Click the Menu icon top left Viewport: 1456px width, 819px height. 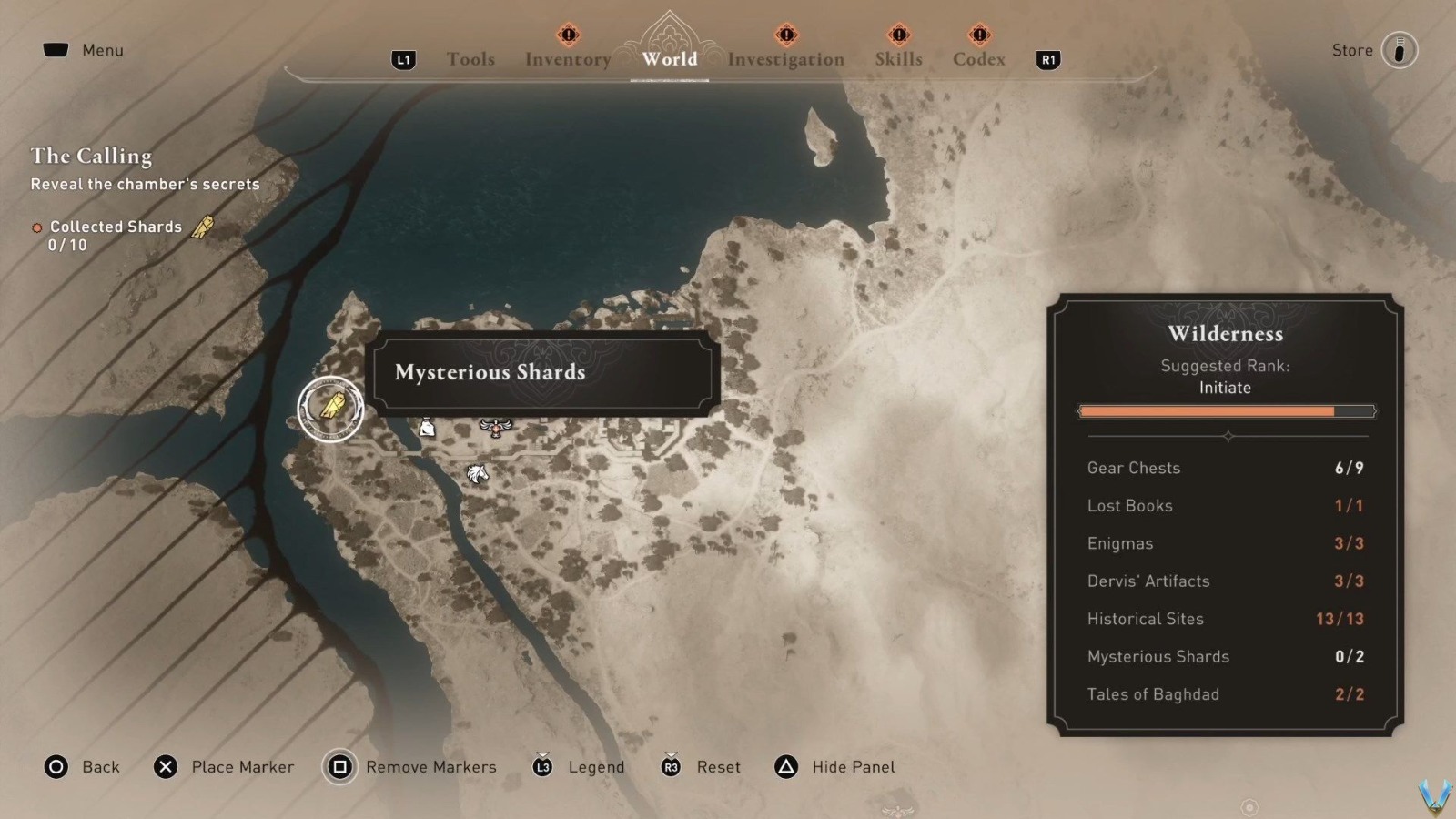point(58,49)
